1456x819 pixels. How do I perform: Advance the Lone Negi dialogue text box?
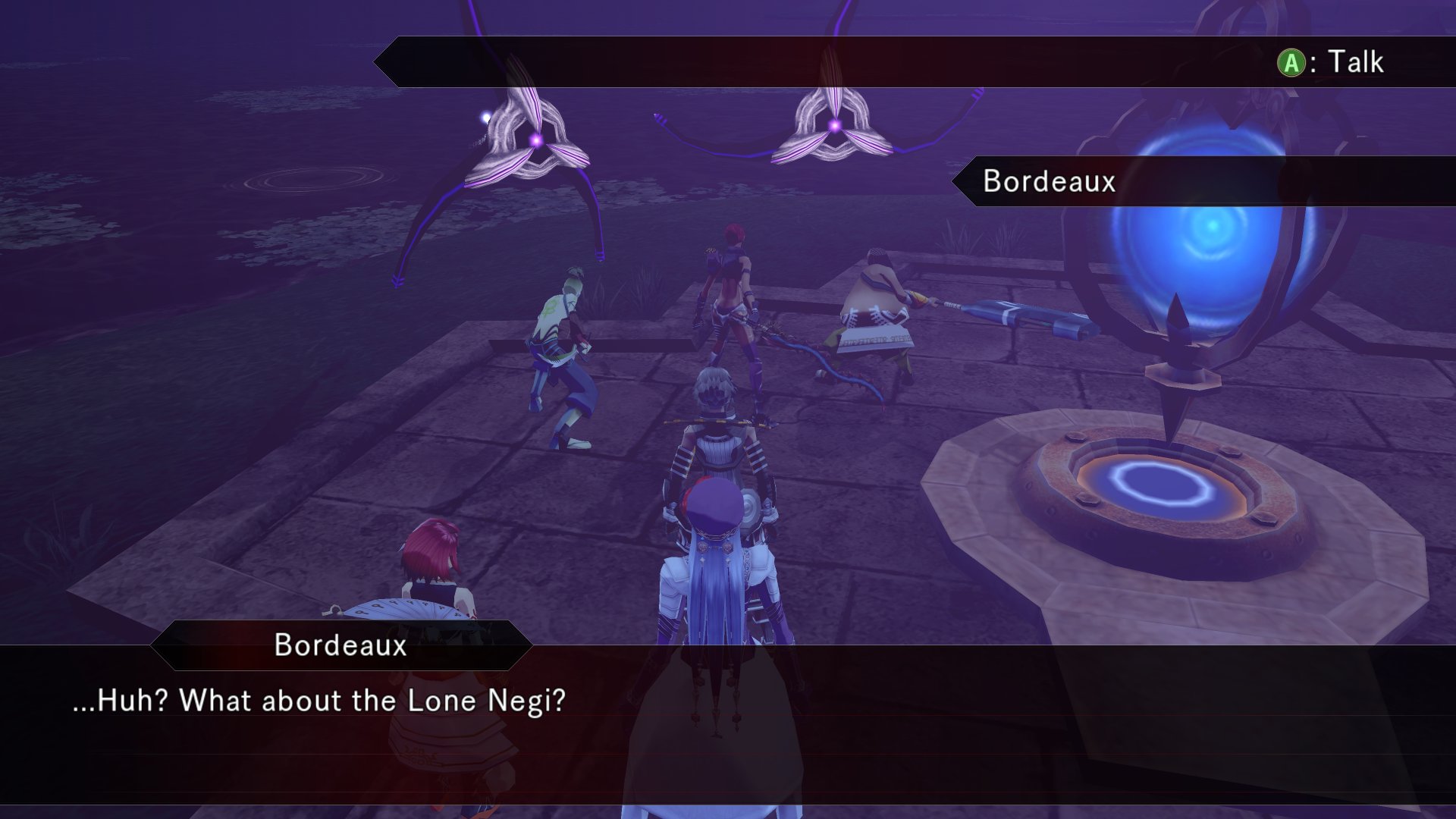coord(726,724)
